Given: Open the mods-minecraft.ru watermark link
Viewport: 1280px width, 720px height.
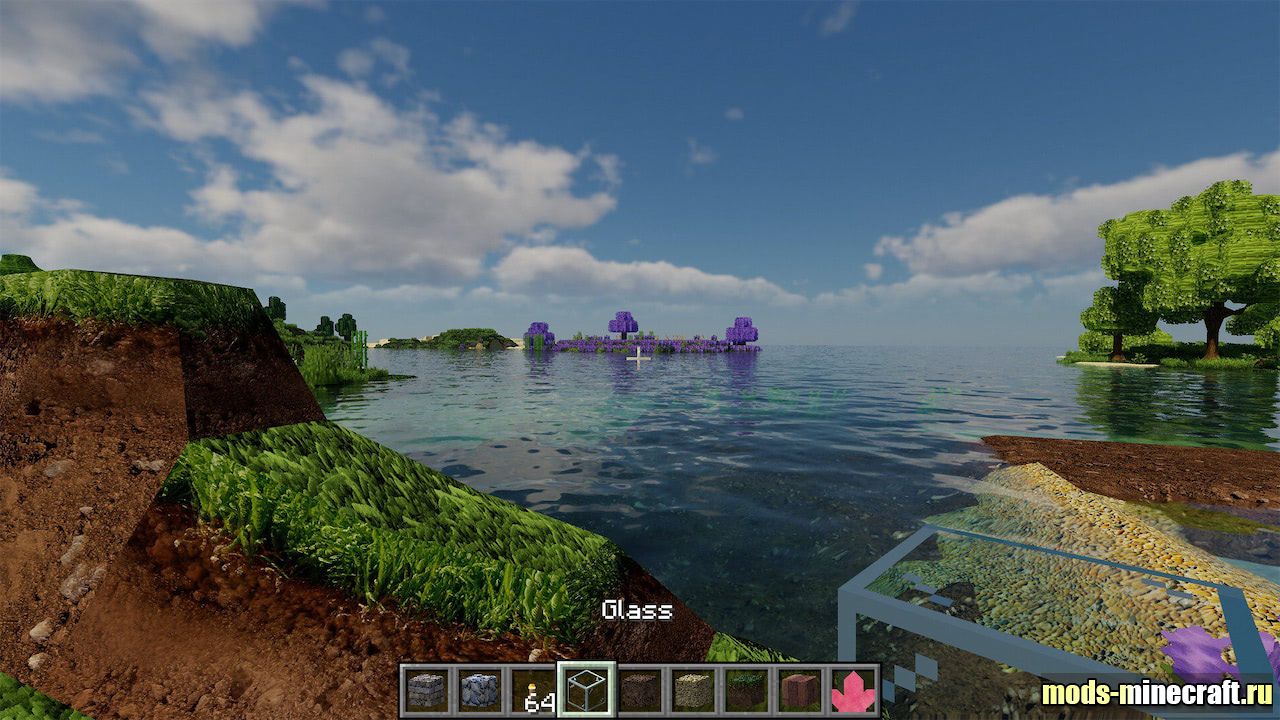Looking at the screenshot, I should click(x=1156, y=693).
